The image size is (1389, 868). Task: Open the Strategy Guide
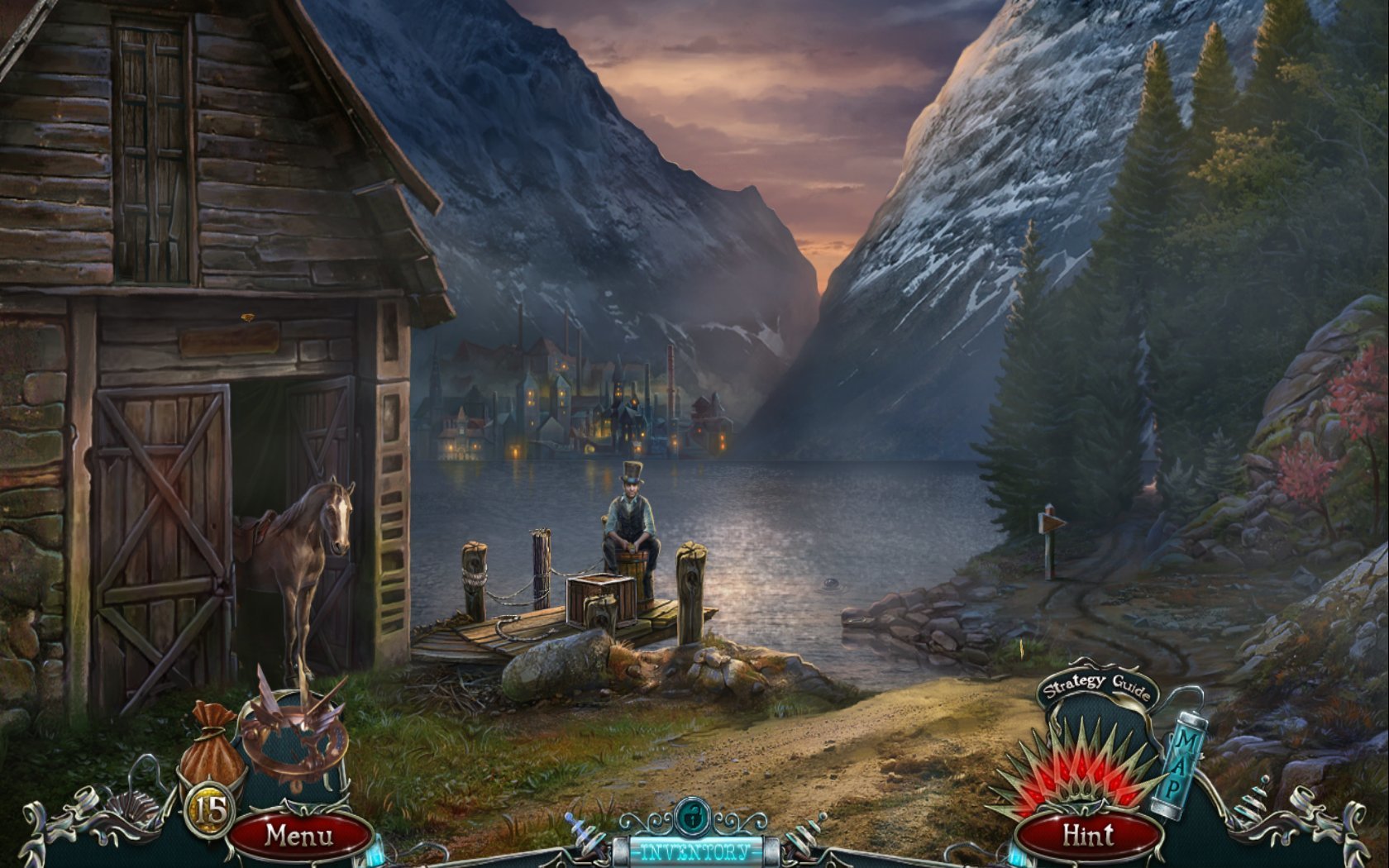(x=1096, y=686)
